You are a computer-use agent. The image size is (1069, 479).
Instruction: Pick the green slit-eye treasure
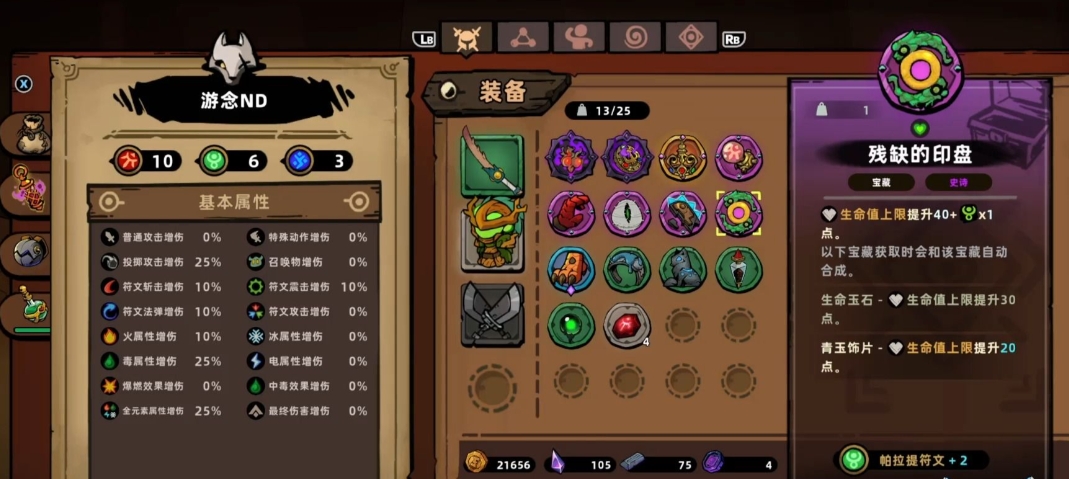tap(627, 213)
